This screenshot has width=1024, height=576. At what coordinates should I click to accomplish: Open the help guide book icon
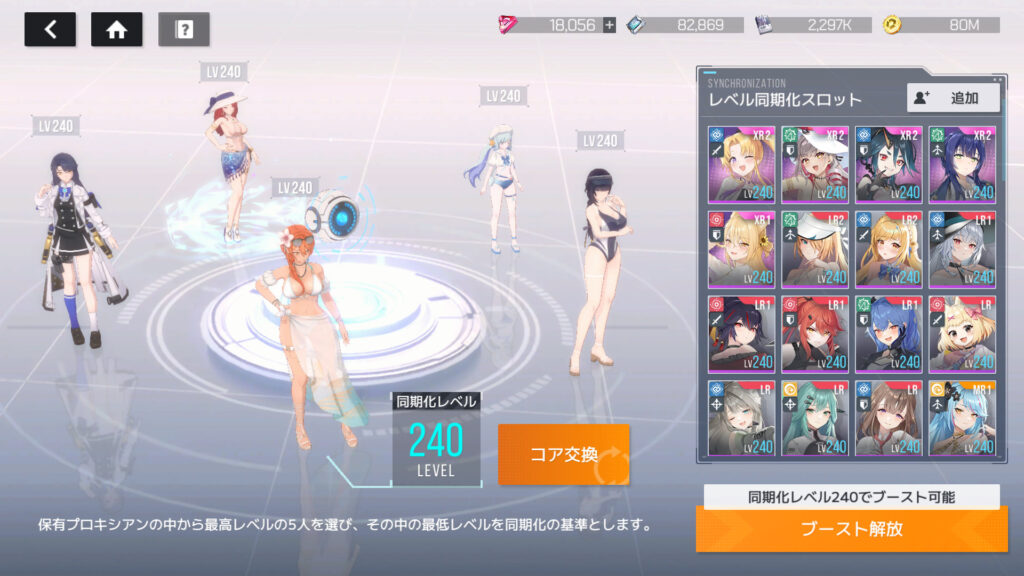pos(184,30)
